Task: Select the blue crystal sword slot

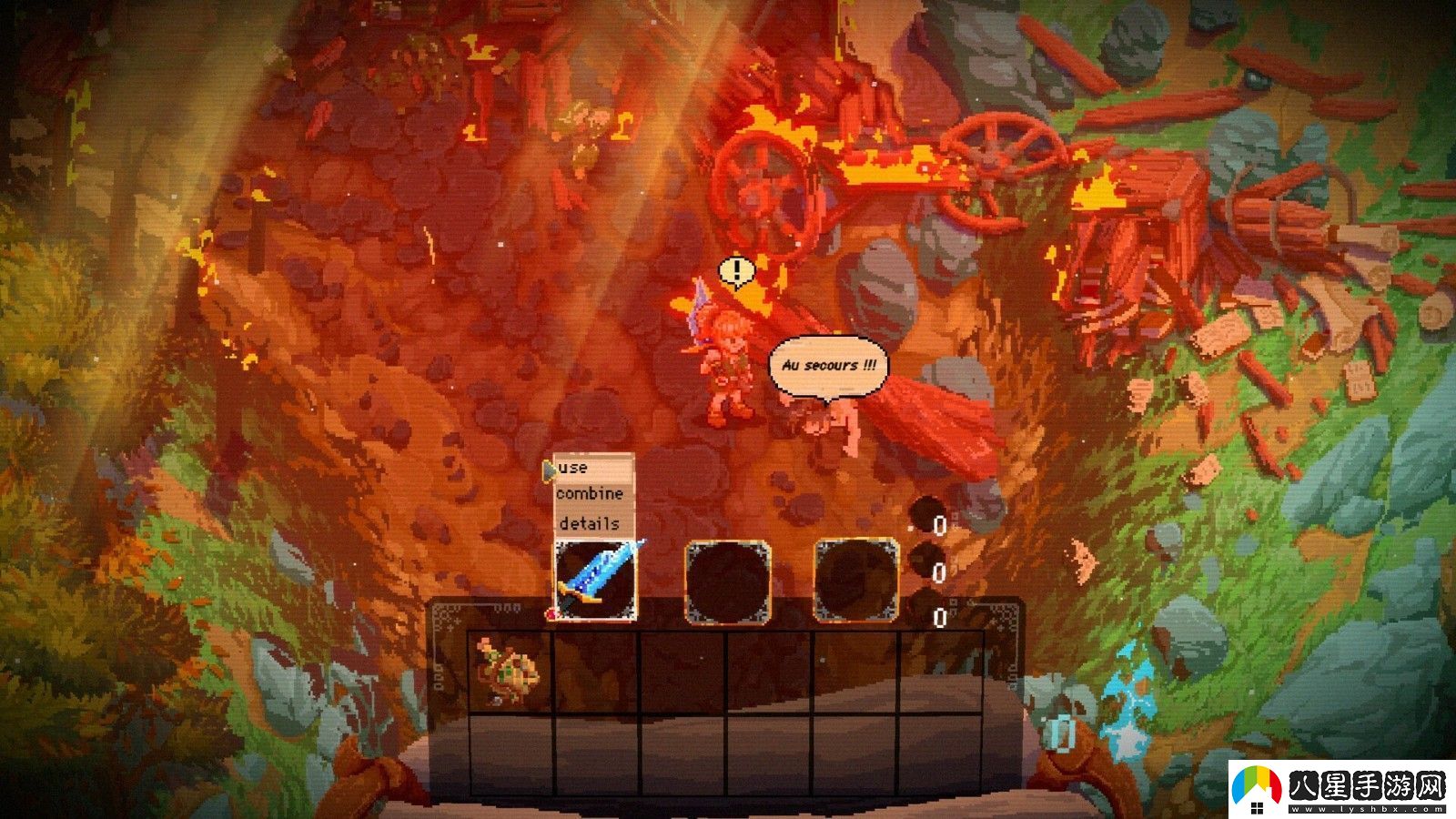Action: [595, 581]
